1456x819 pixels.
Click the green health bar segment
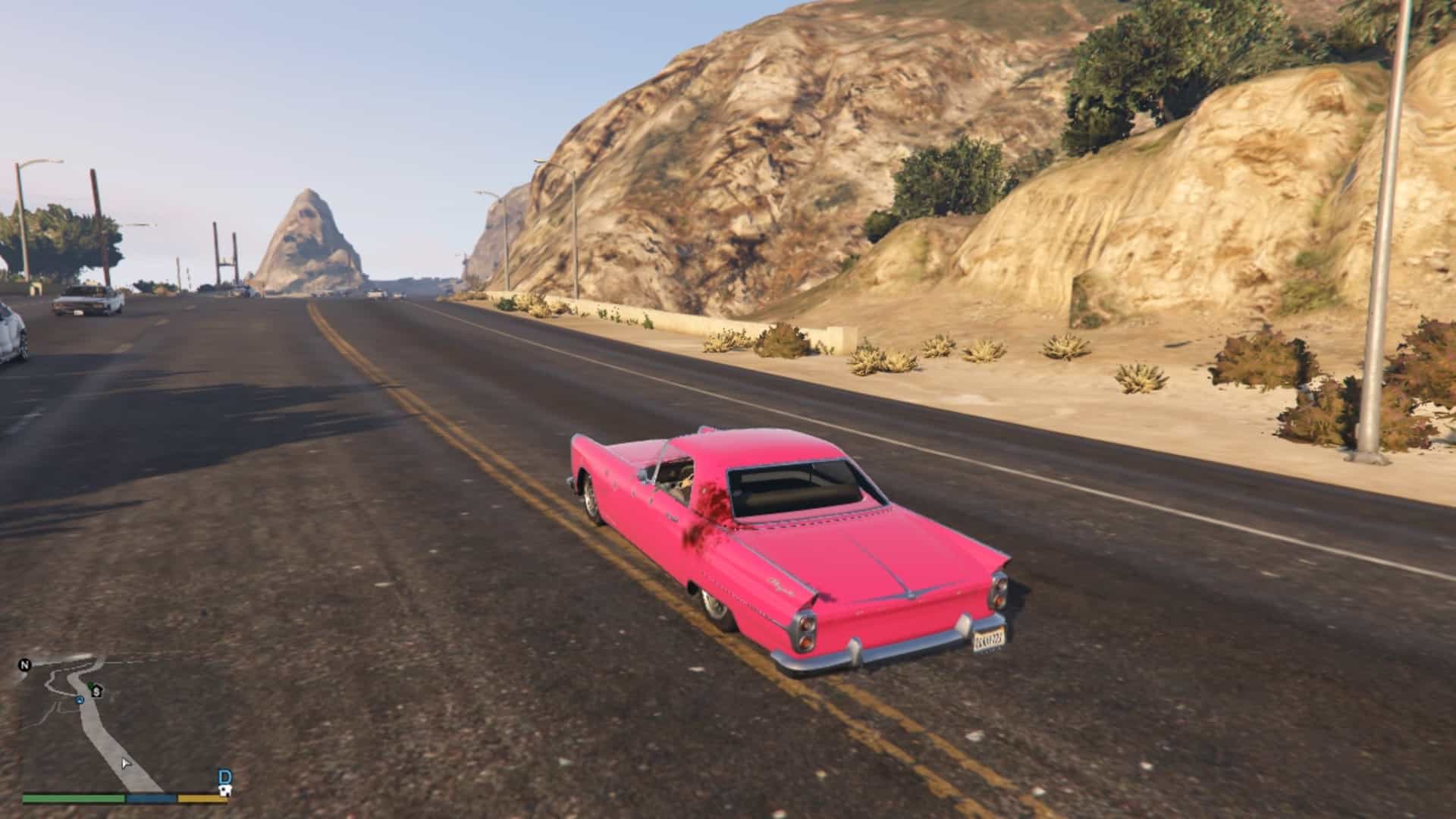(x=73, y=800)
